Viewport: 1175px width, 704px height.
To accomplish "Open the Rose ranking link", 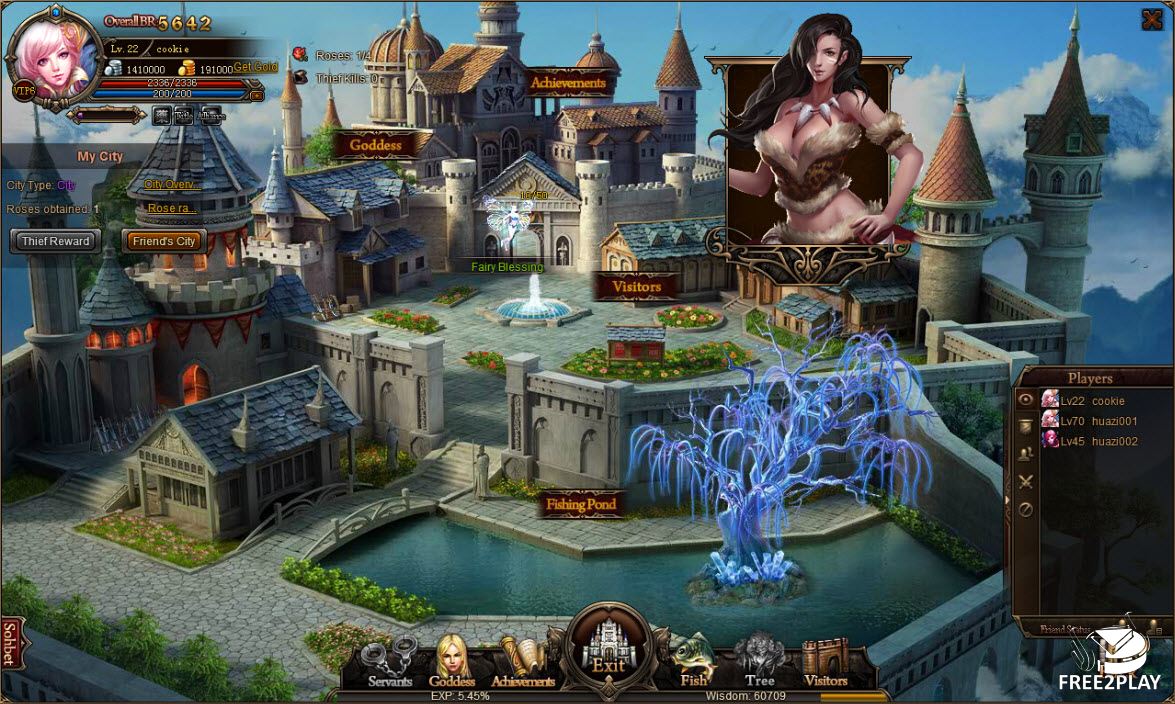I will (x=172, y=208).
